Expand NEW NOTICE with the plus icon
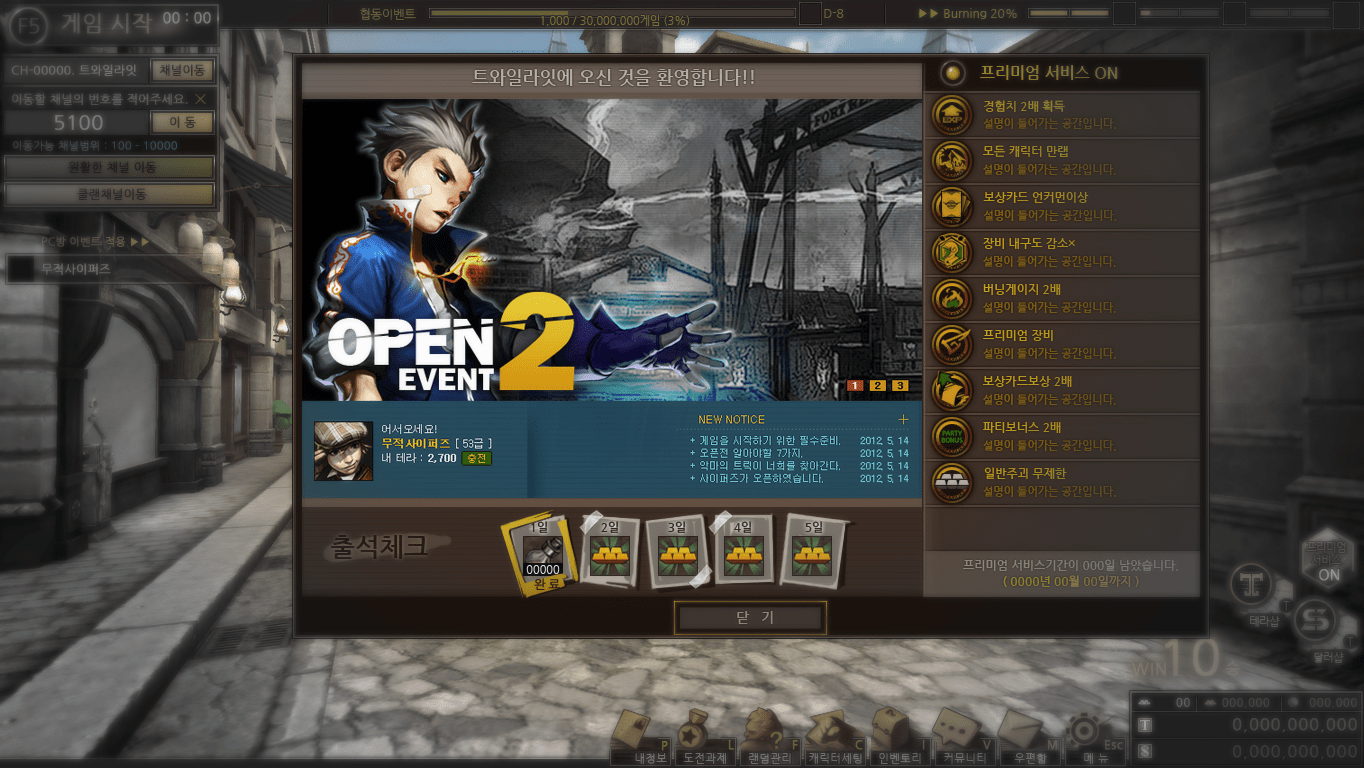 tap(903, 419)
